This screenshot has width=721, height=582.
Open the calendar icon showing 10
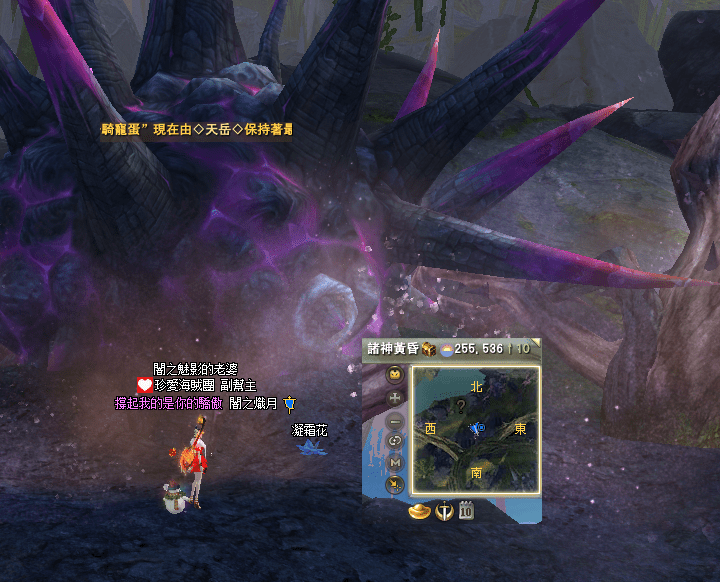click(466, 511)
